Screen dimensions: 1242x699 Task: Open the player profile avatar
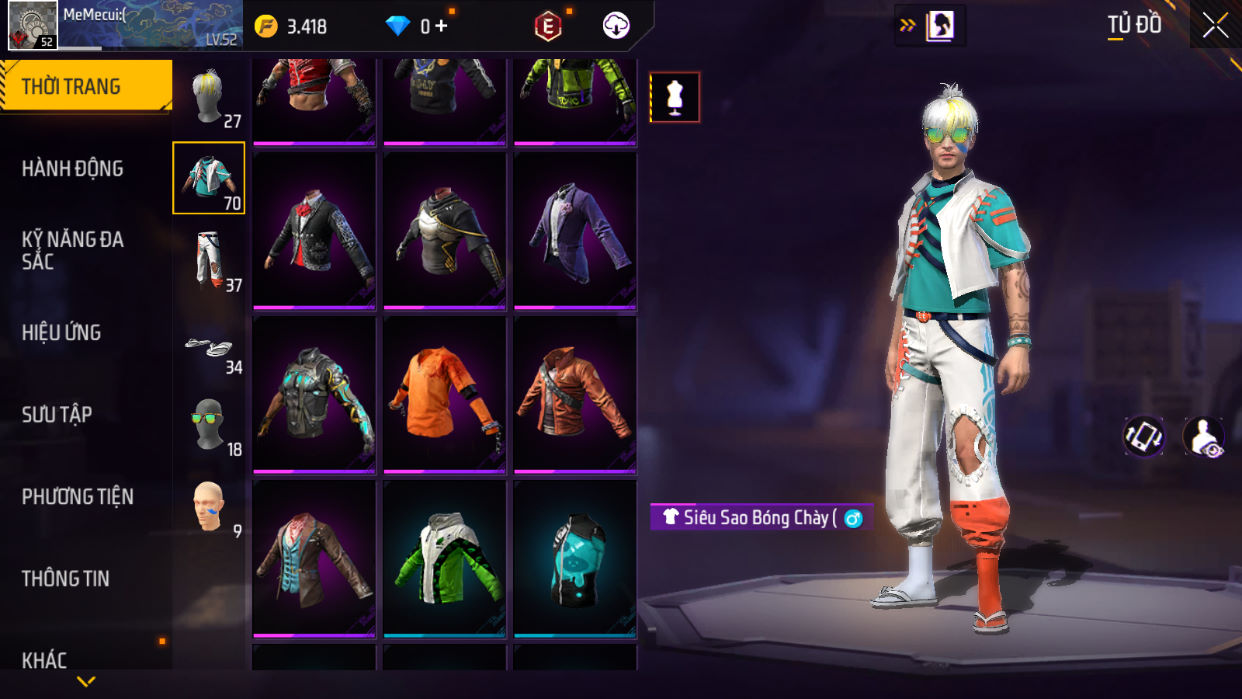tap(33, 25)
